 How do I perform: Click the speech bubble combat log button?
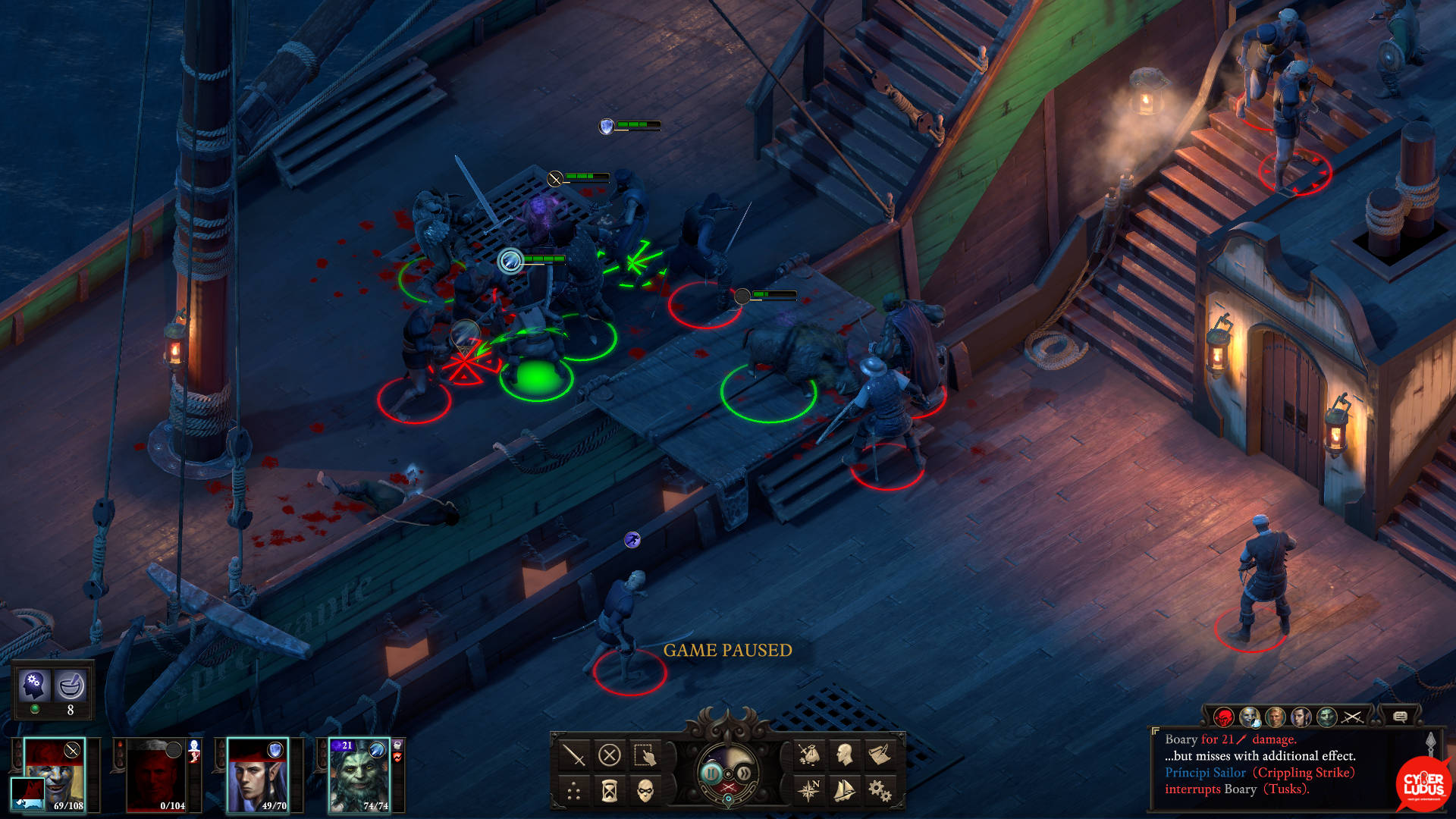1400,717
